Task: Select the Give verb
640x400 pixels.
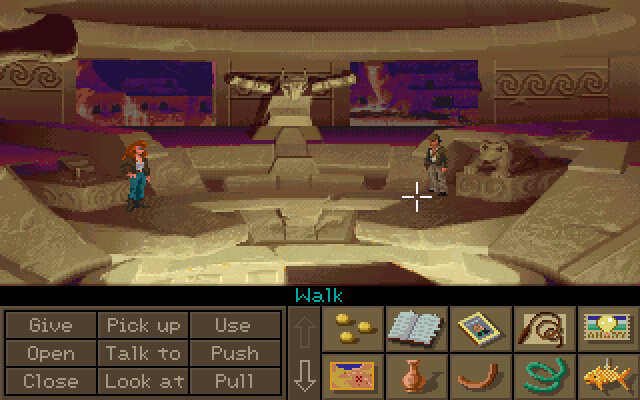Action: (51, 326)
